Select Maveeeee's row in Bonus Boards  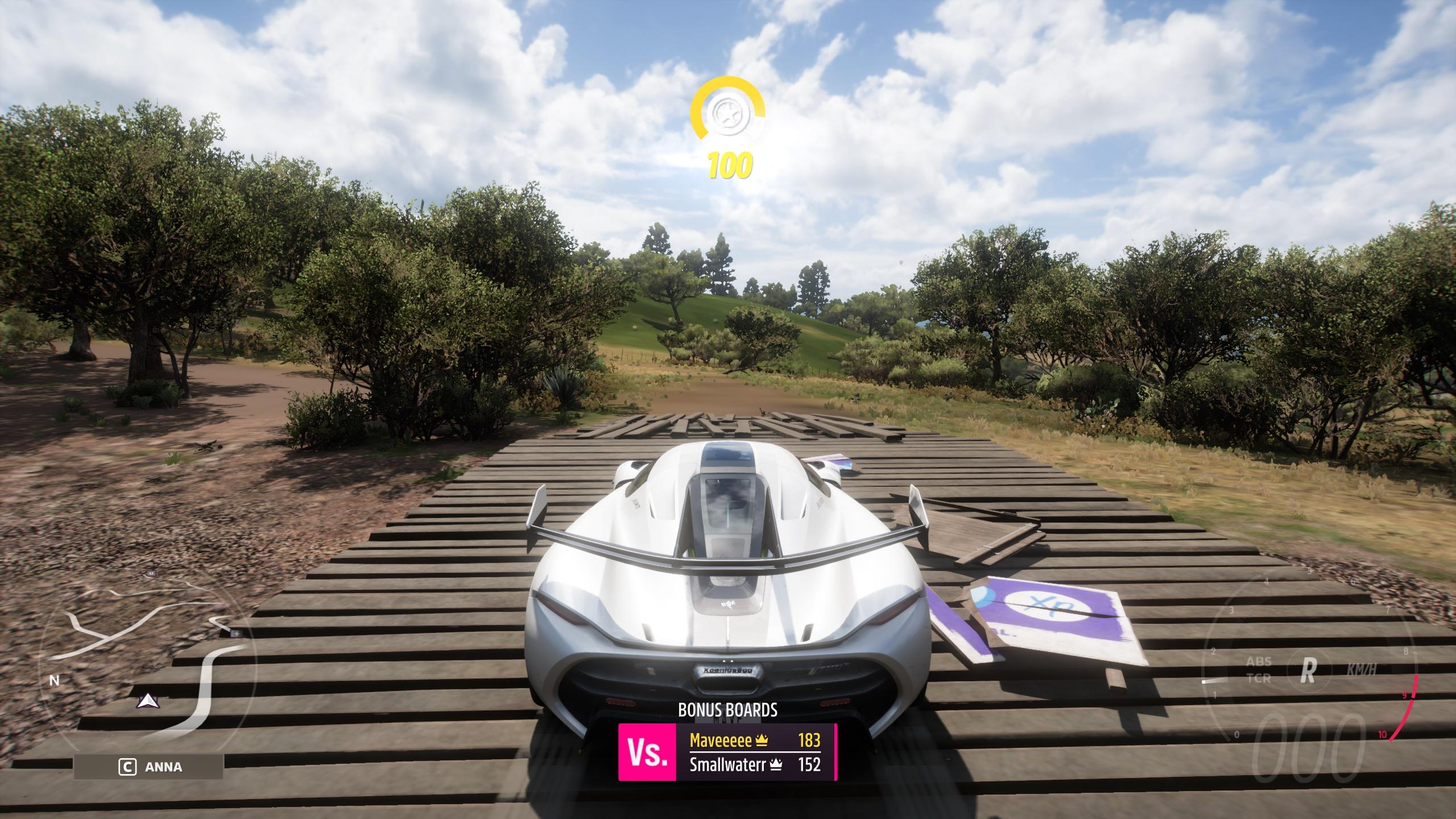(x=754, y=739)
